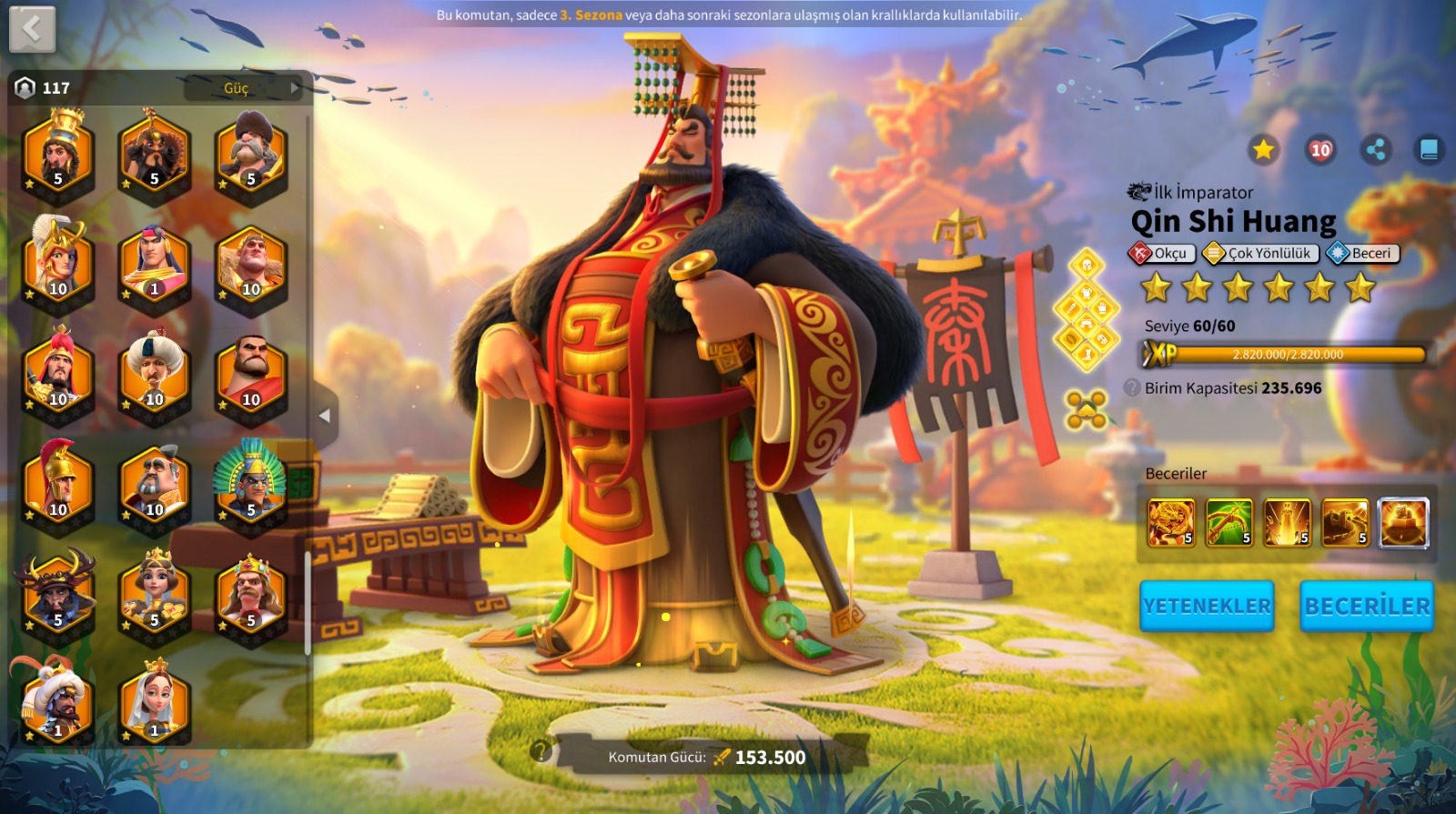The width and height of the screenshot is (1456, 814).
Task: Share commander using the share icon
Action: tap(1376, 150)
